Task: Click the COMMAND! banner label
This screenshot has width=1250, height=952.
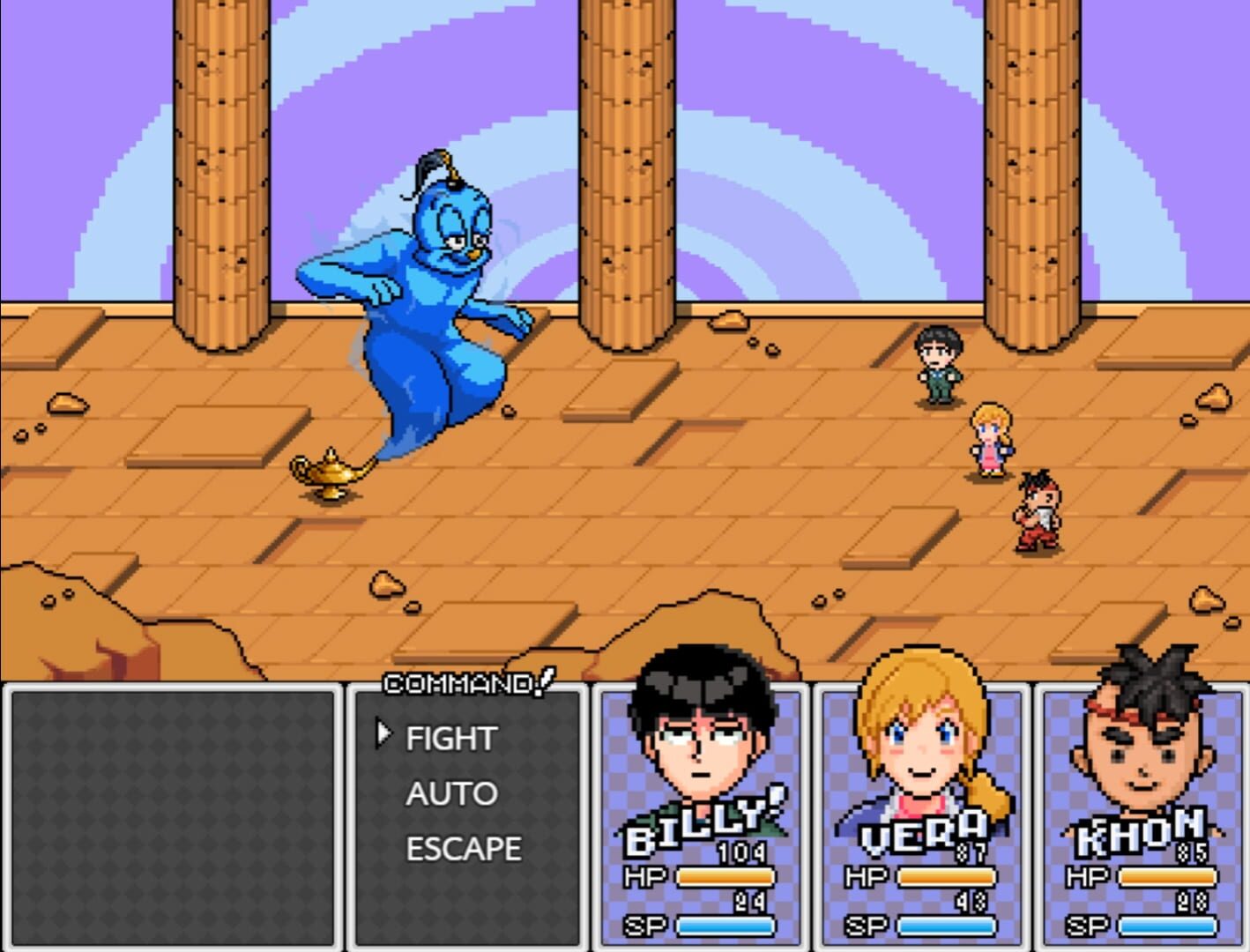Action: click(467, 681)
